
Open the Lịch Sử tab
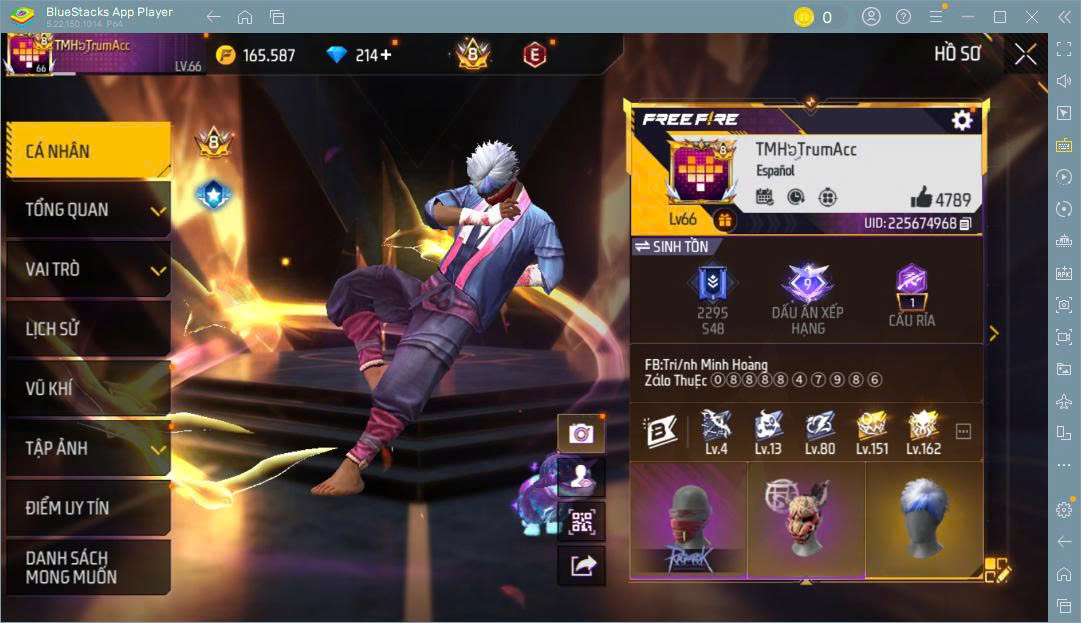pos(88,328)
